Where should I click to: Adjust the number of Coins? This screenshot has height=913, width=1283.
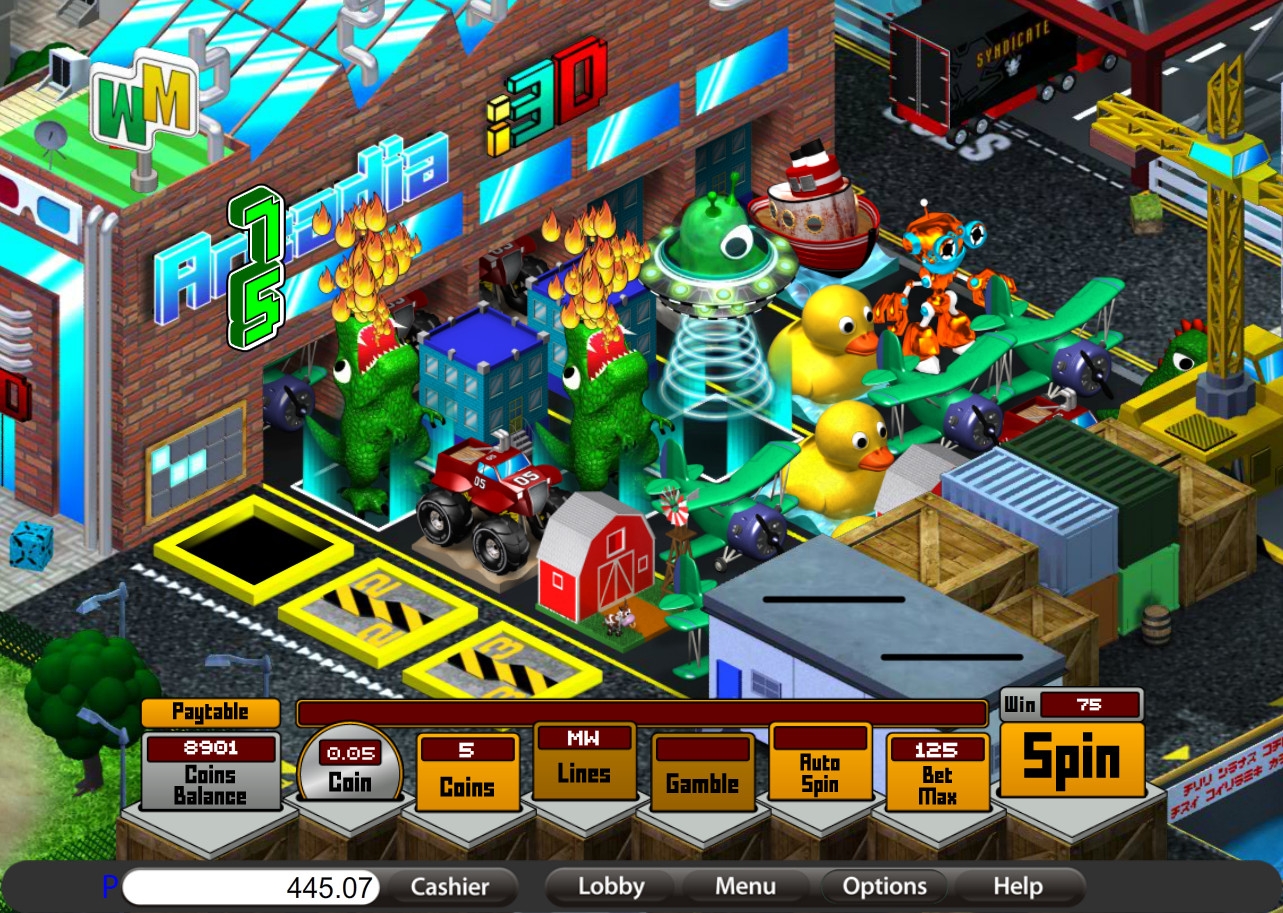point(467,774)
